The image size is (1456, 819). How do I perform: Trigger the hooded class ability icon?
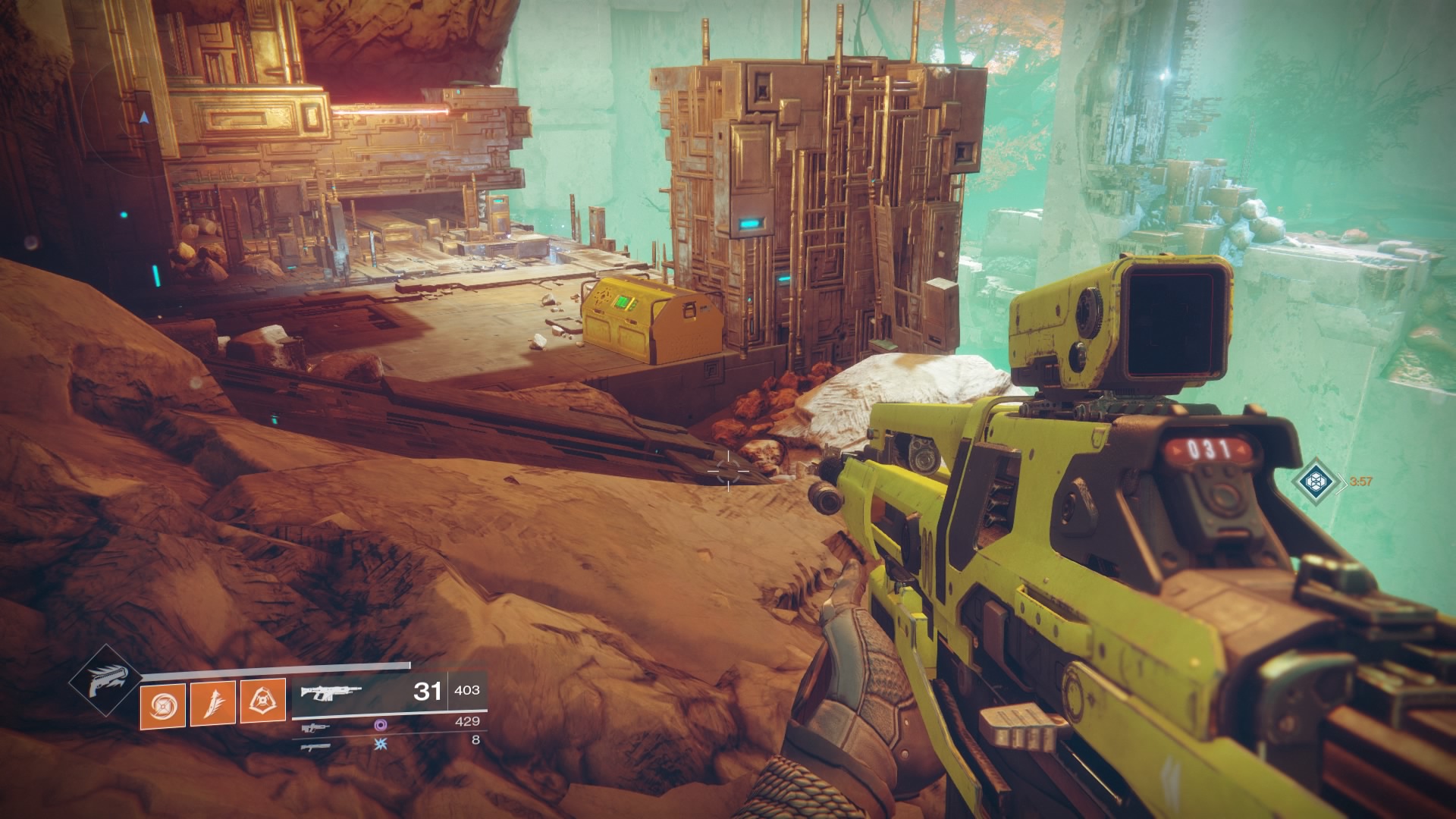pos(263,702)
